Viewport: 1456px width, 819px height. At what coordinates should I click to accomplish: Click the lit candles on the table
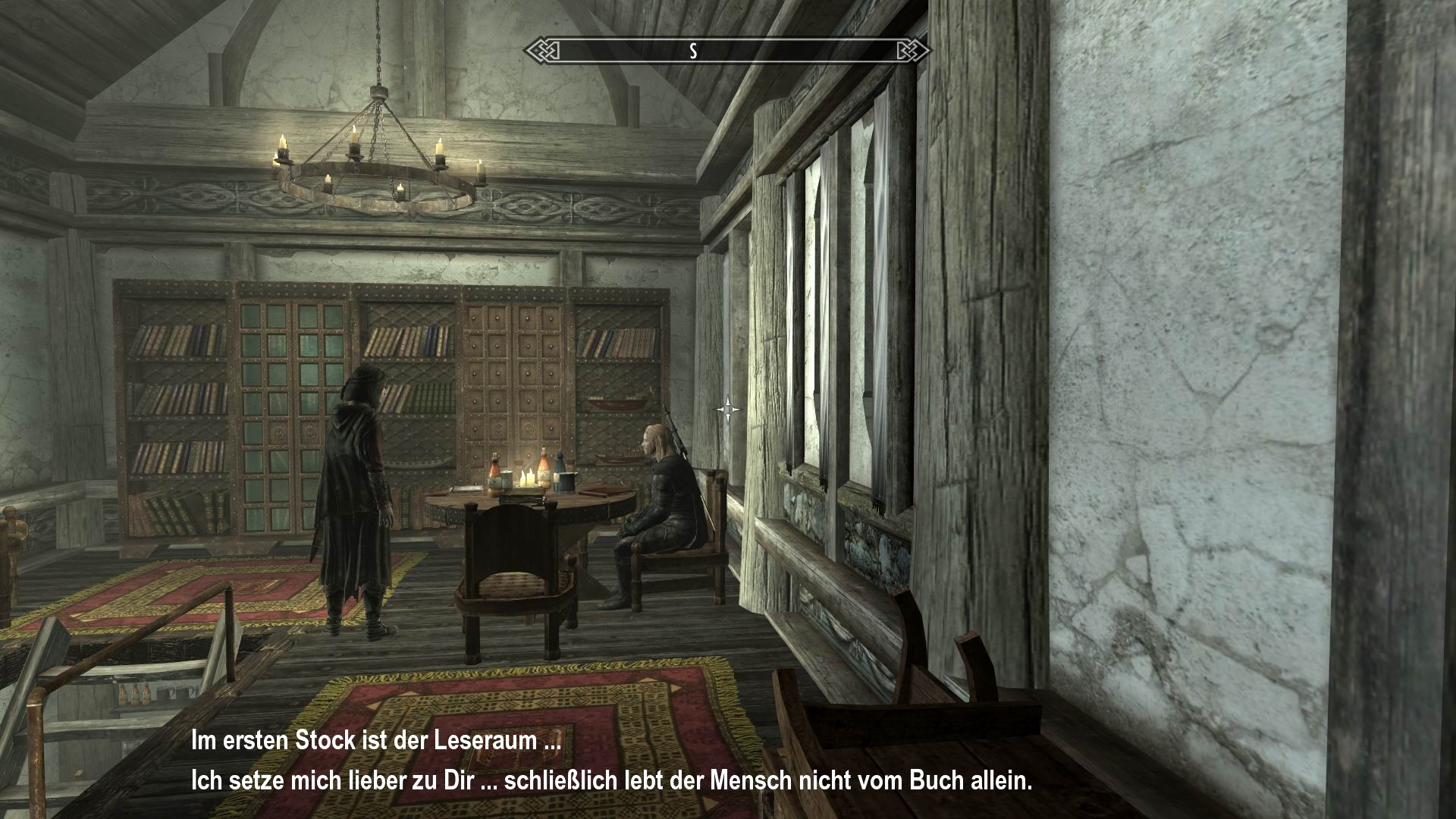pos(527,476)
